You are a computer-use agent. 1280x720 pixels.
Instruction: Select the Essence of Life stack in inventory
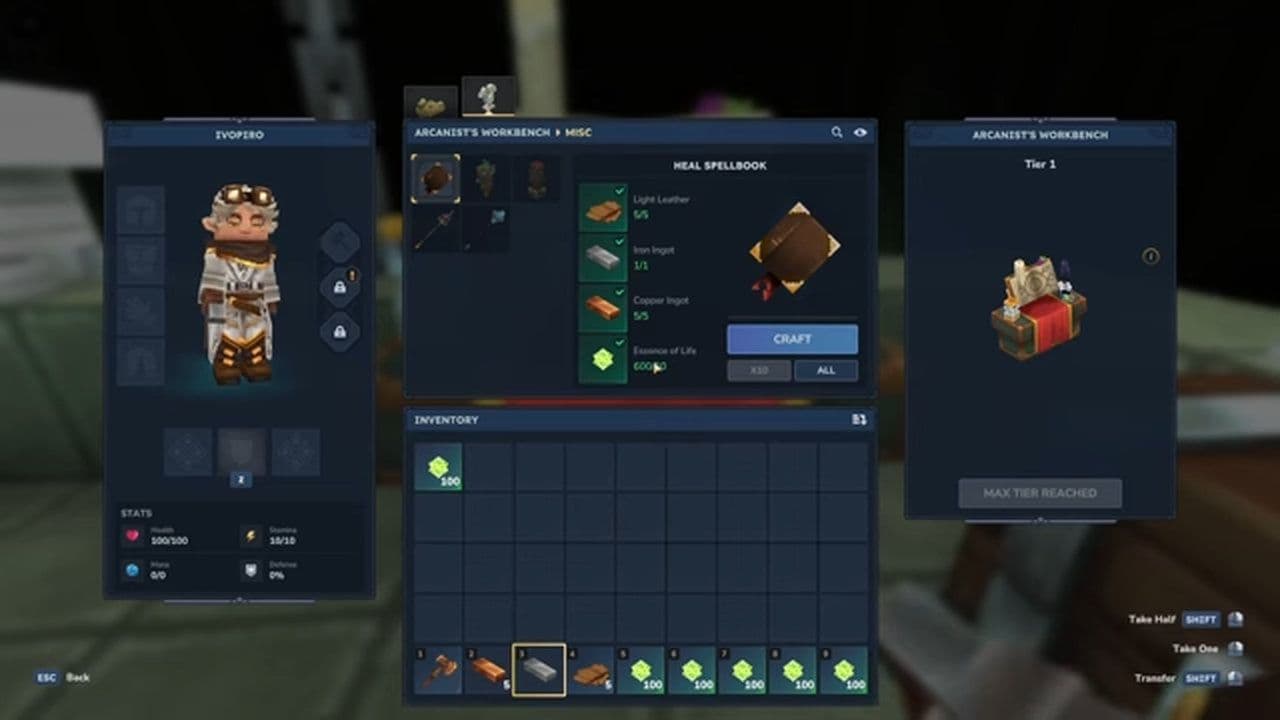(x=438, y=467)
